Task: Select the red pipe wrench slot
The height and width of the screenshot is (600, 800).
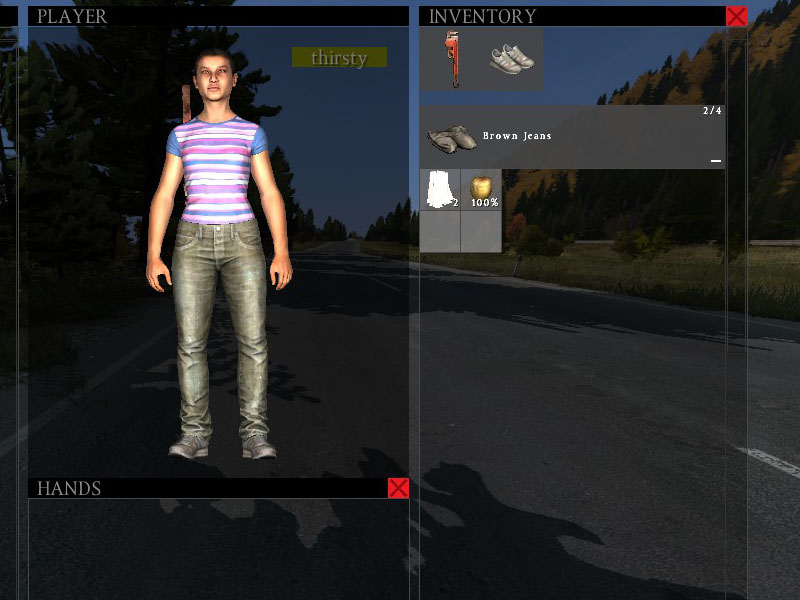Action: click(x=455, y=59)
